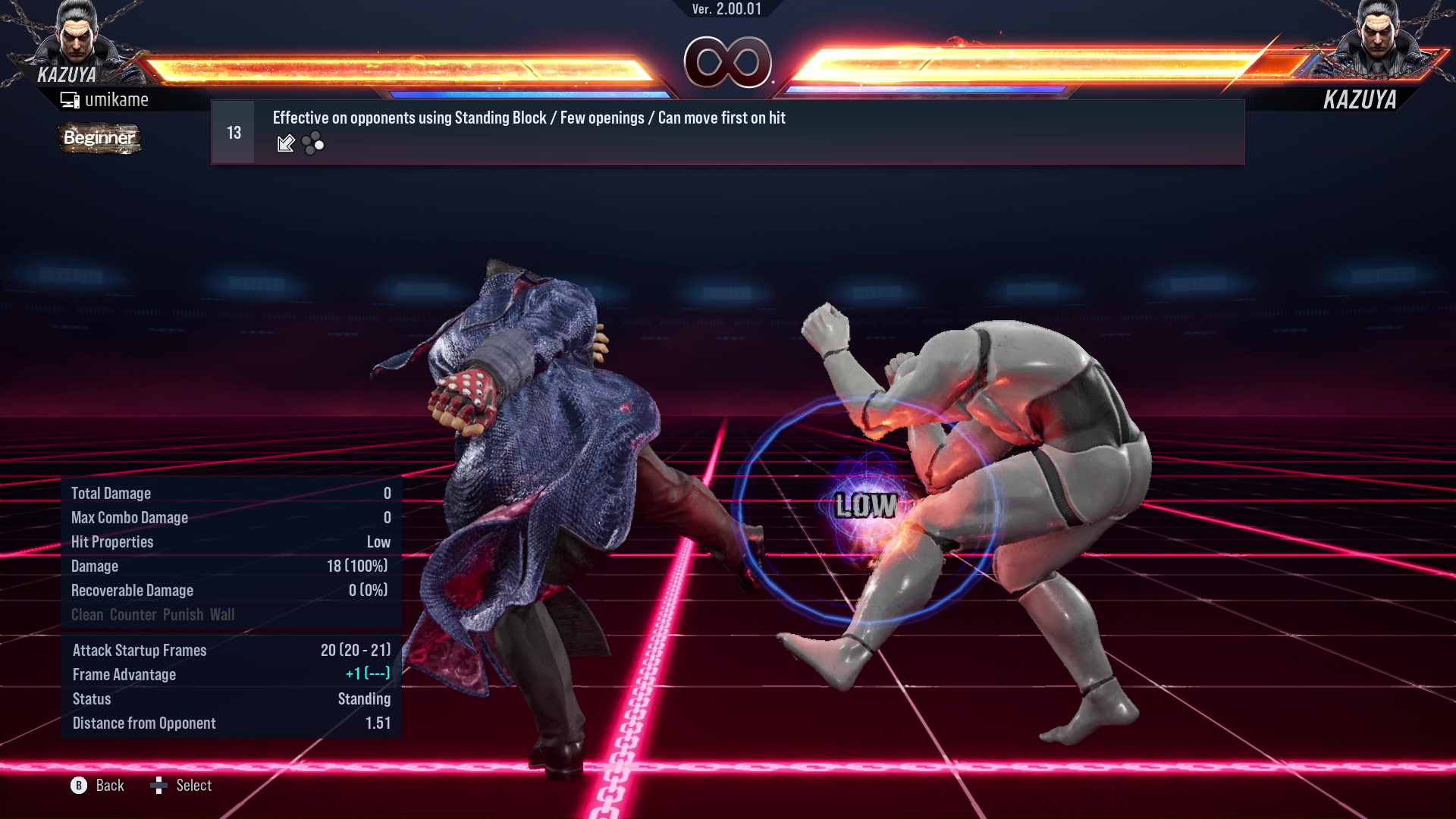Click the B Back button prompt icon
Viewport: 1456px width, 819px height.
click(78, 786)
